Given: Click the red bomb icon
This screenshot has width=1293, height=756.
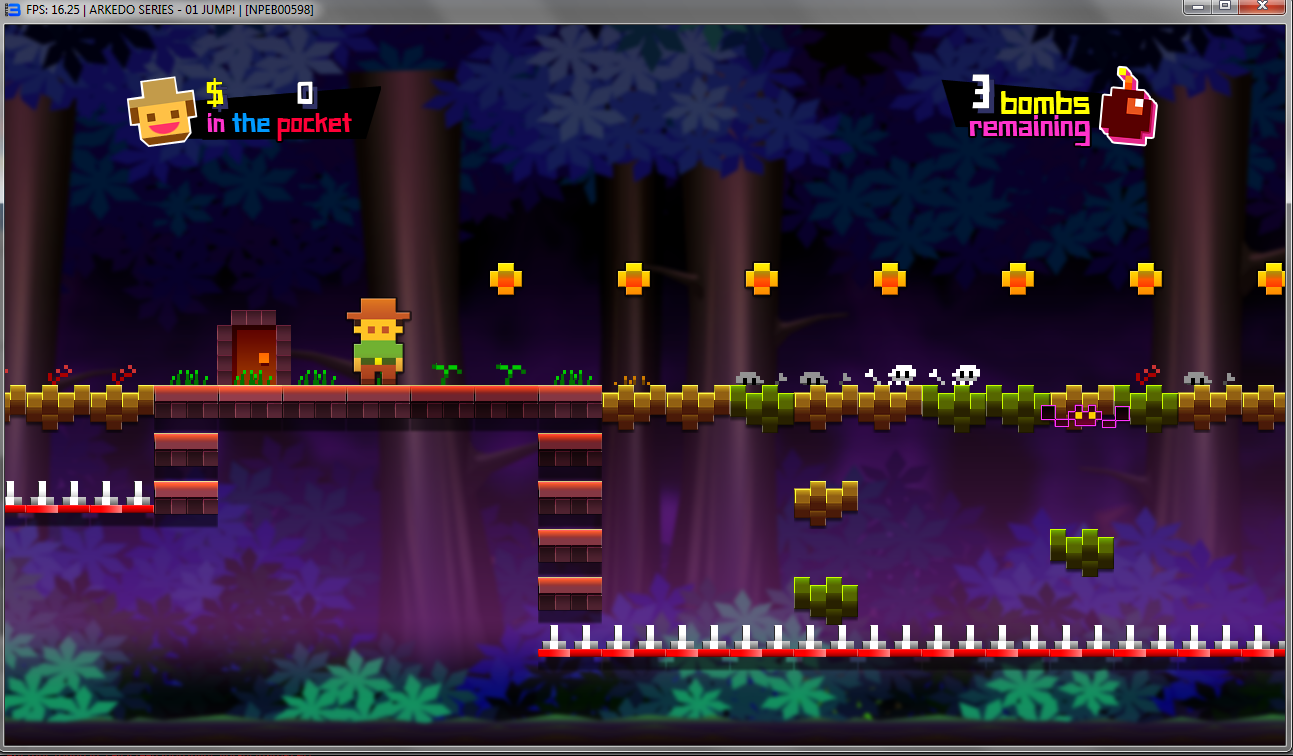Looking at the screenshot, I should (1128, 110).
